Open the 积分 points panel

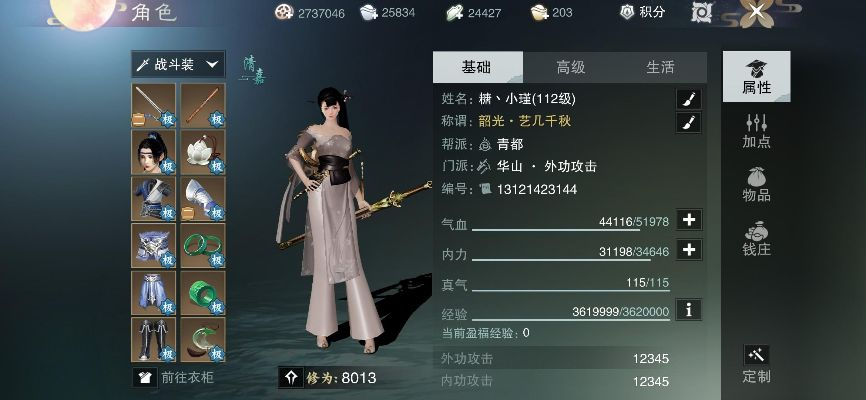[x=642, y=12]
